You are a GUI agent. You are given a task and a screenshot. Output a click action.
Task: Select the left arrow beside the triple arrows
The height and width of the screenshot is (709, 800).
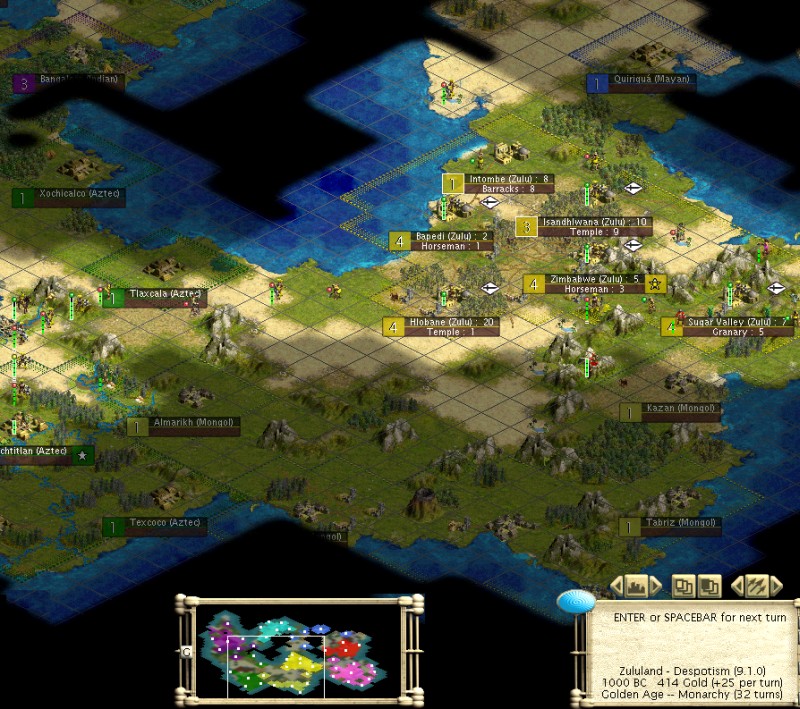(738, 586)
